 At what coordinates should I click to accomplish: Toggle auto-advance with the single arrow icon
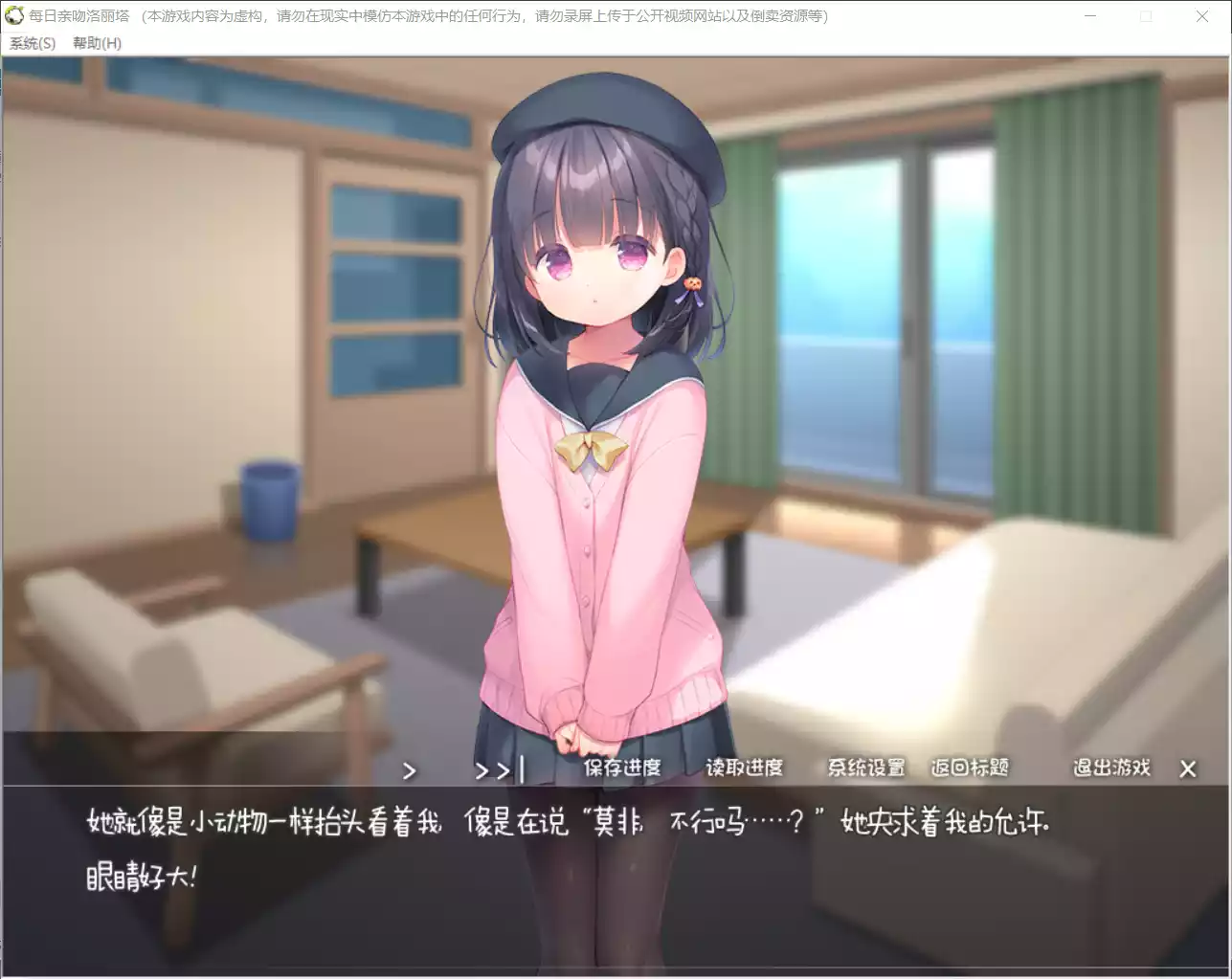410,769
